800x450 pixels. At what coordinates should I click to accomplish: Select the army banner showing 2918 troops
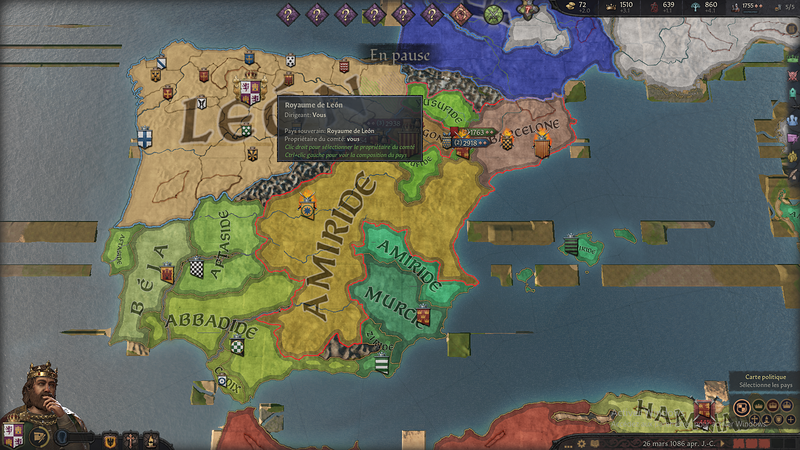(x=472, y=143)
